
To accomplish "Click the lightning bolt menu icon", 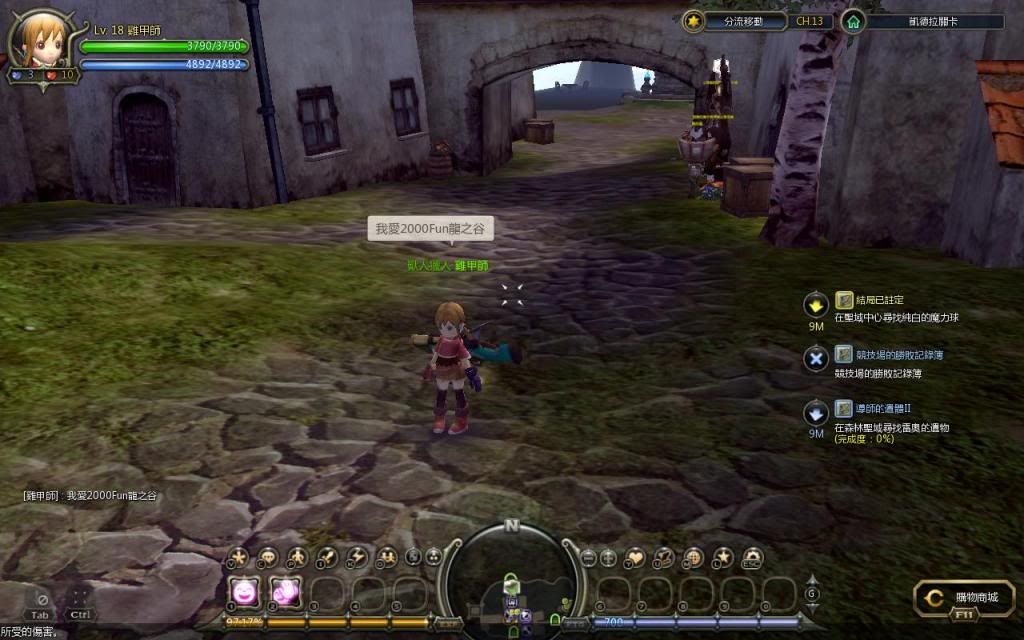I will (357, 558).
